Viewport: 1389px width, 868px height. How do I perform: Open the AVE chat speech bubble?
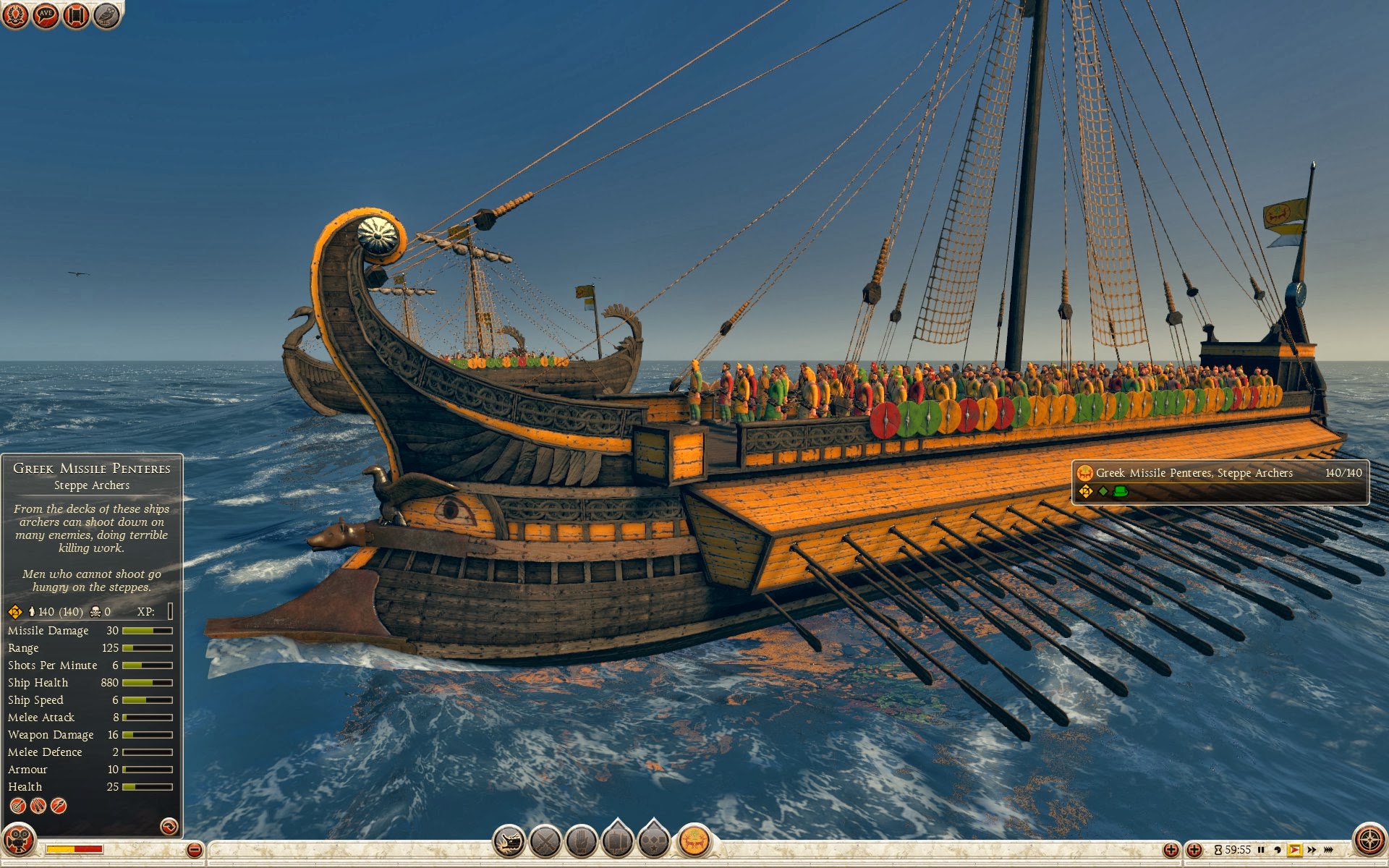tap(46, 14)
